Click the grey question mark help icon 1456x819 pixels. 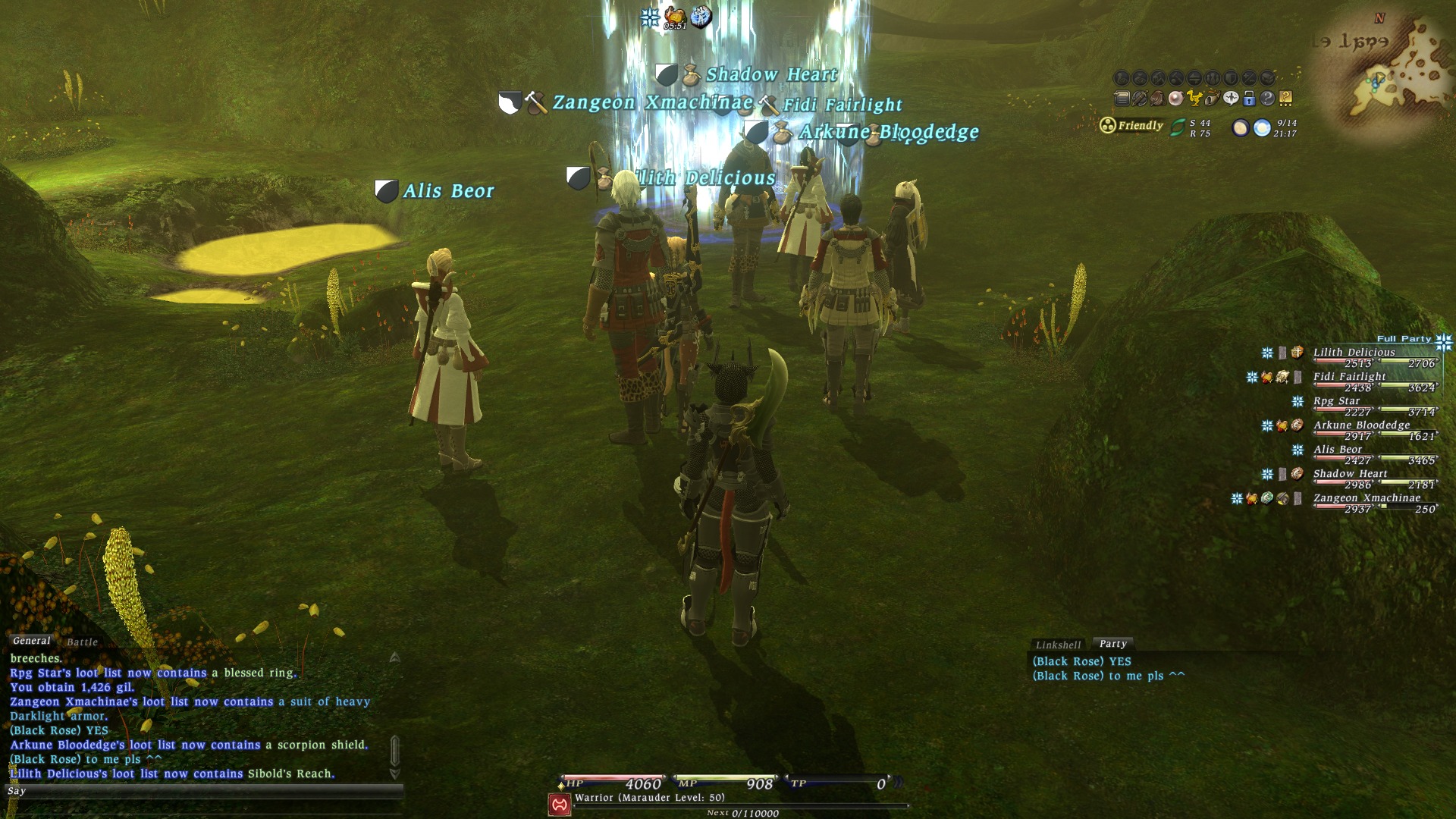pos(1267,98)
